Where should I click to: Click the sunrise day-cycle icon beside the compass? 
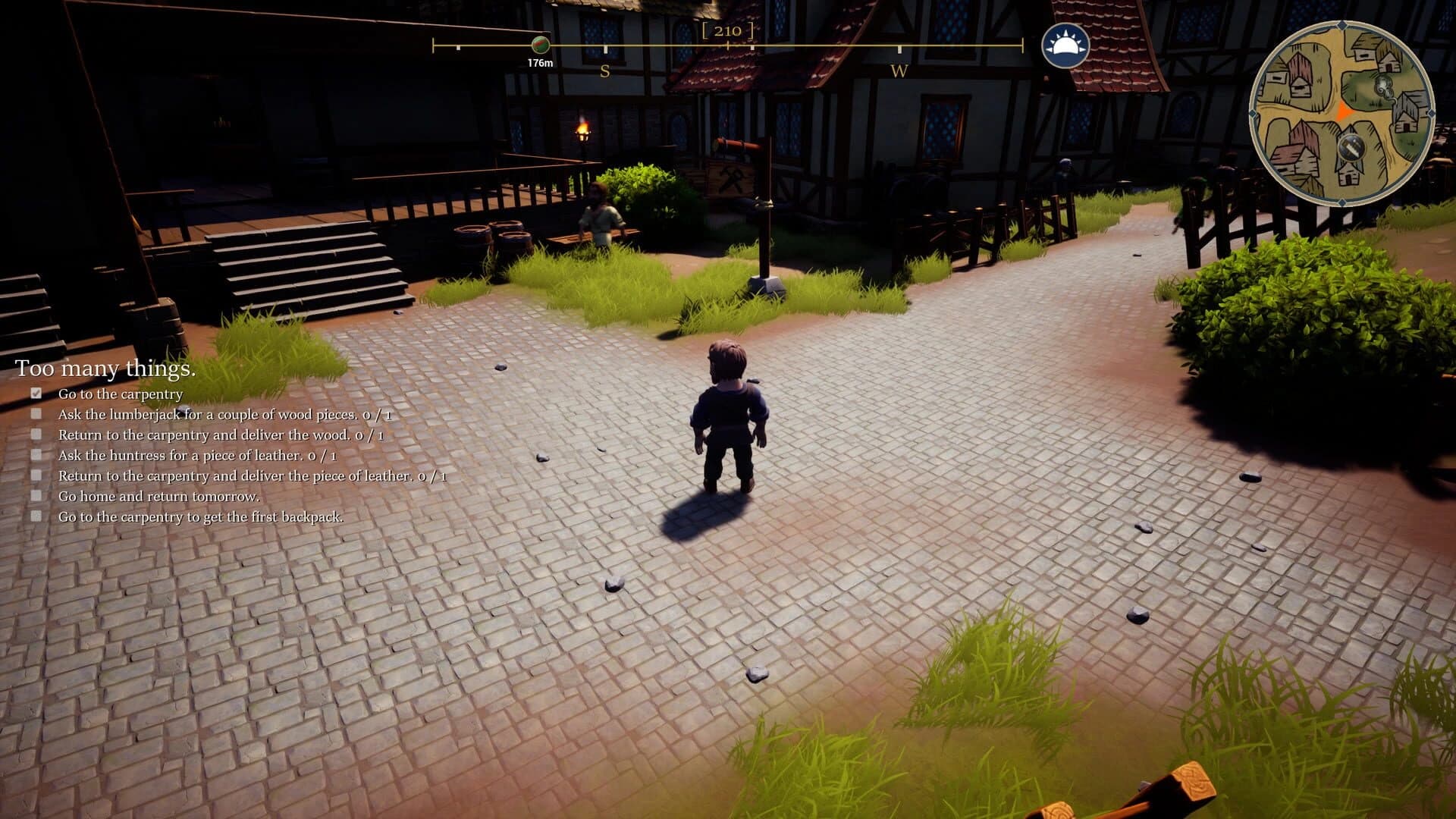click(1065, 44)
